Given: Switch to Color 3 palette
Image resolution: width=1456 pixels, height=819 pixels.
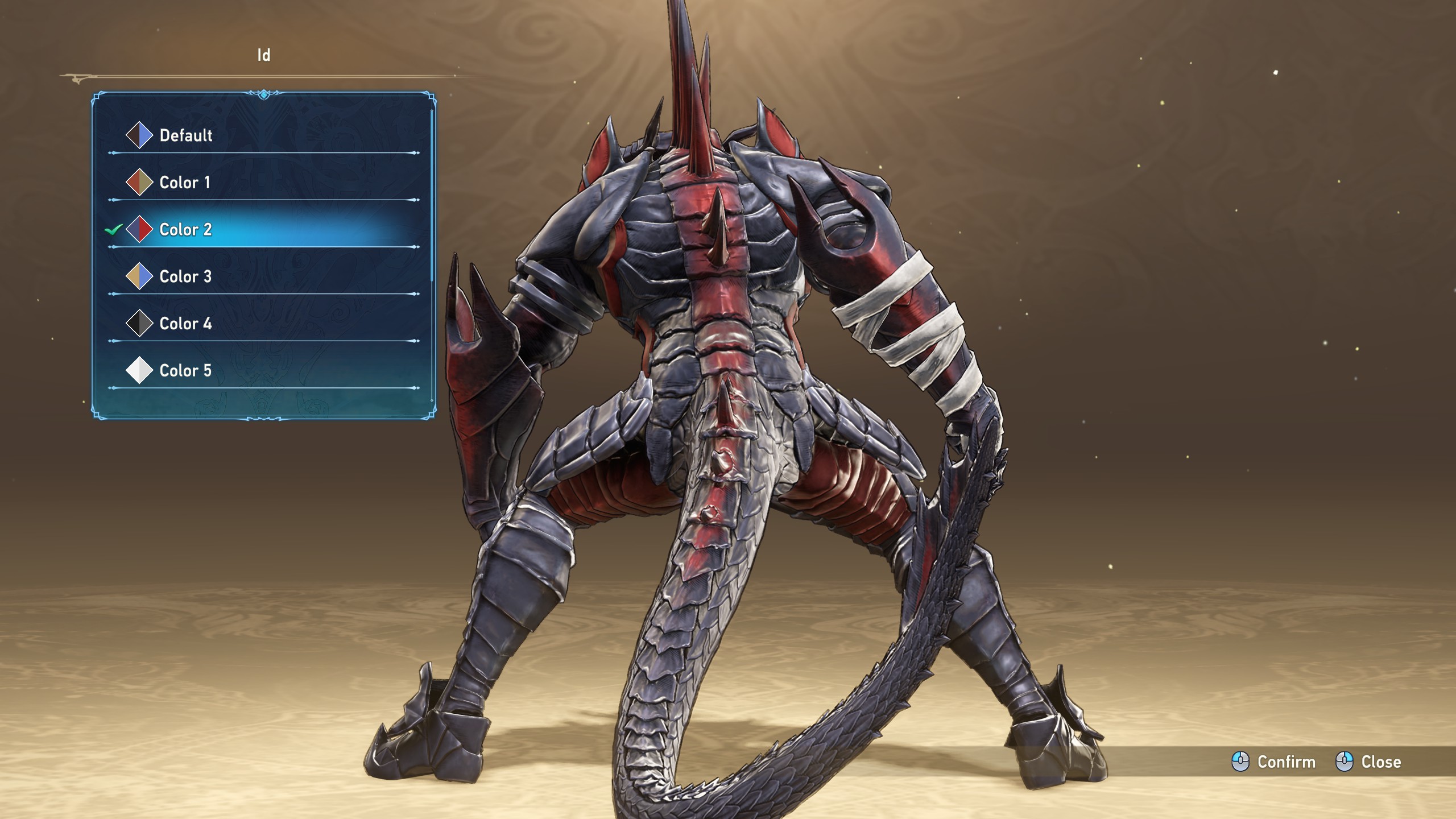Looking at the screenshot, I should [x=185, y=277].
